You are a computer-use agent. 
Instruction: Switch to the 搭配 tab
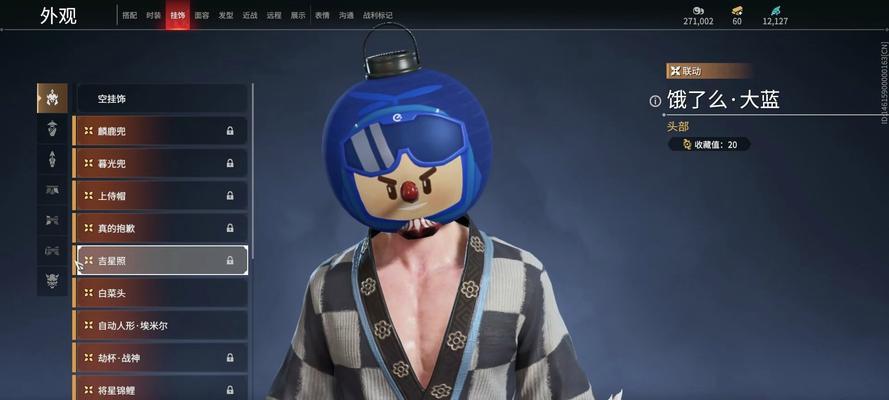pos(129,16)
